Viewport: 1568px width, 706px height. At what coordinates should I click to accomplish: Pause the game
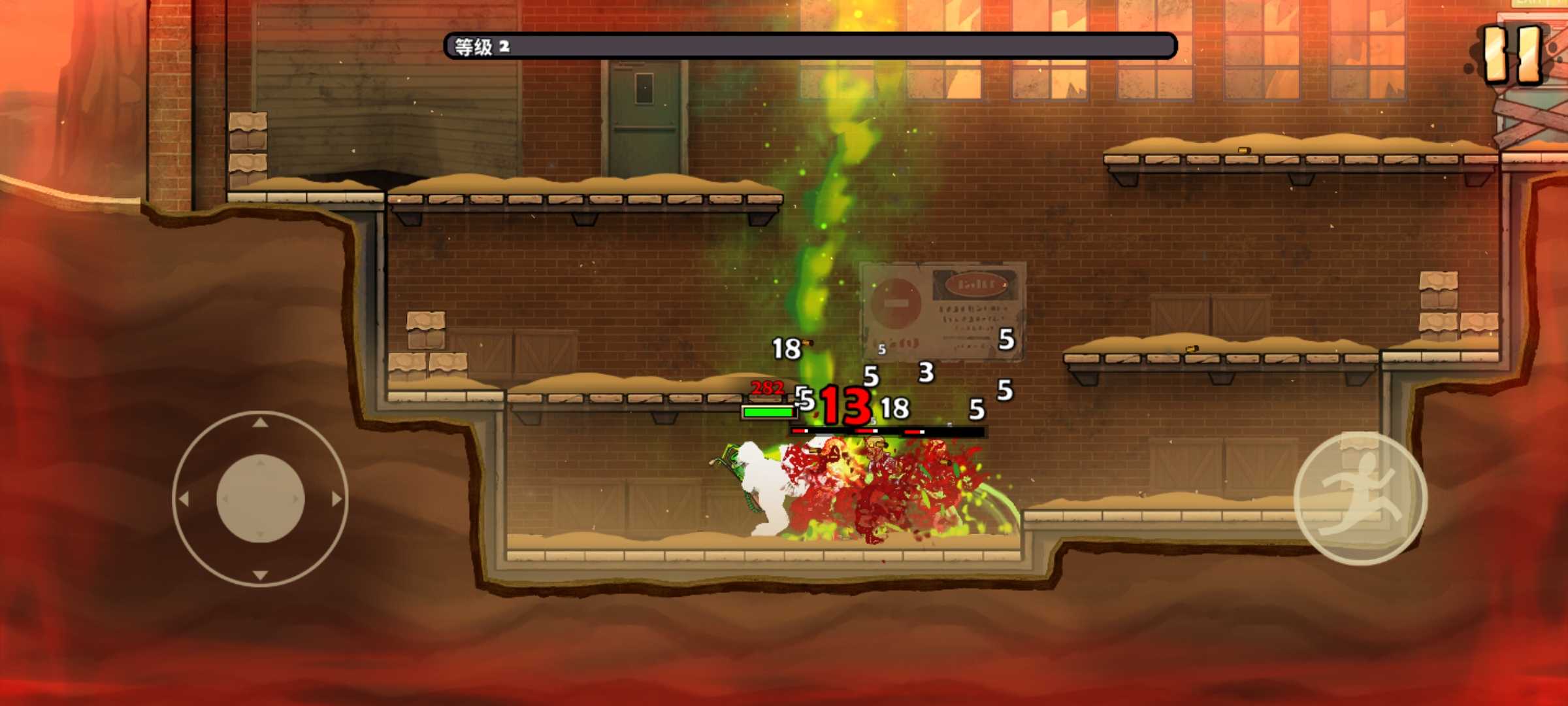tap(1513, 55)
